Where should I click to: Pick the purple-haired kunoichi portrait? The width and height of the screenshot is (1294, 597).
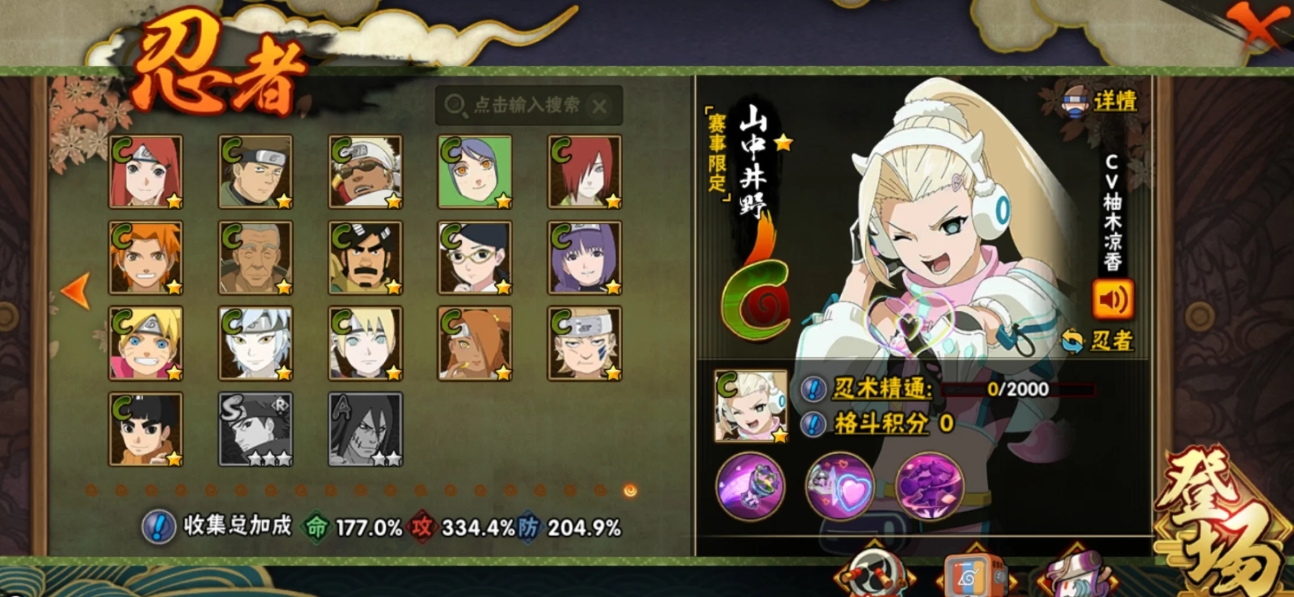pyautogui.click(x=585, y=258)
